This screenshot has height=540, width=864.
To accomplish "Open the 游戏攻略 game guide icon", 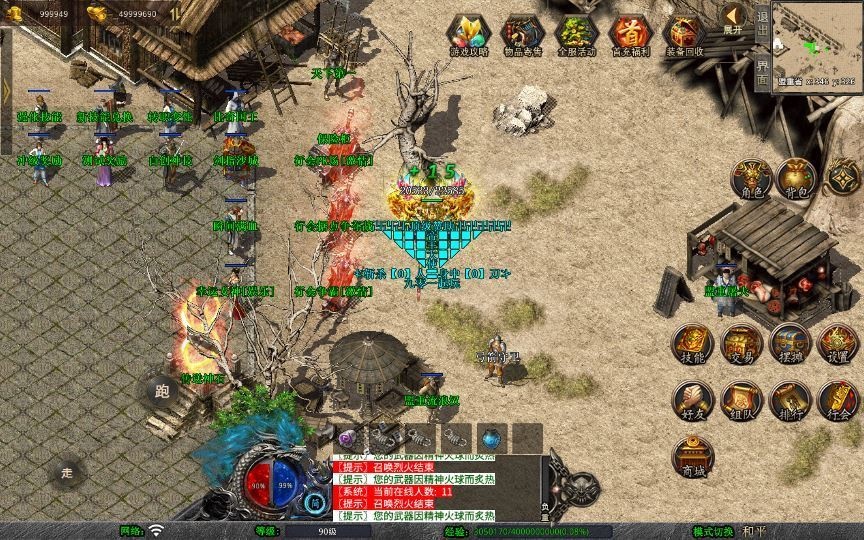I will [x=467, y=34].
